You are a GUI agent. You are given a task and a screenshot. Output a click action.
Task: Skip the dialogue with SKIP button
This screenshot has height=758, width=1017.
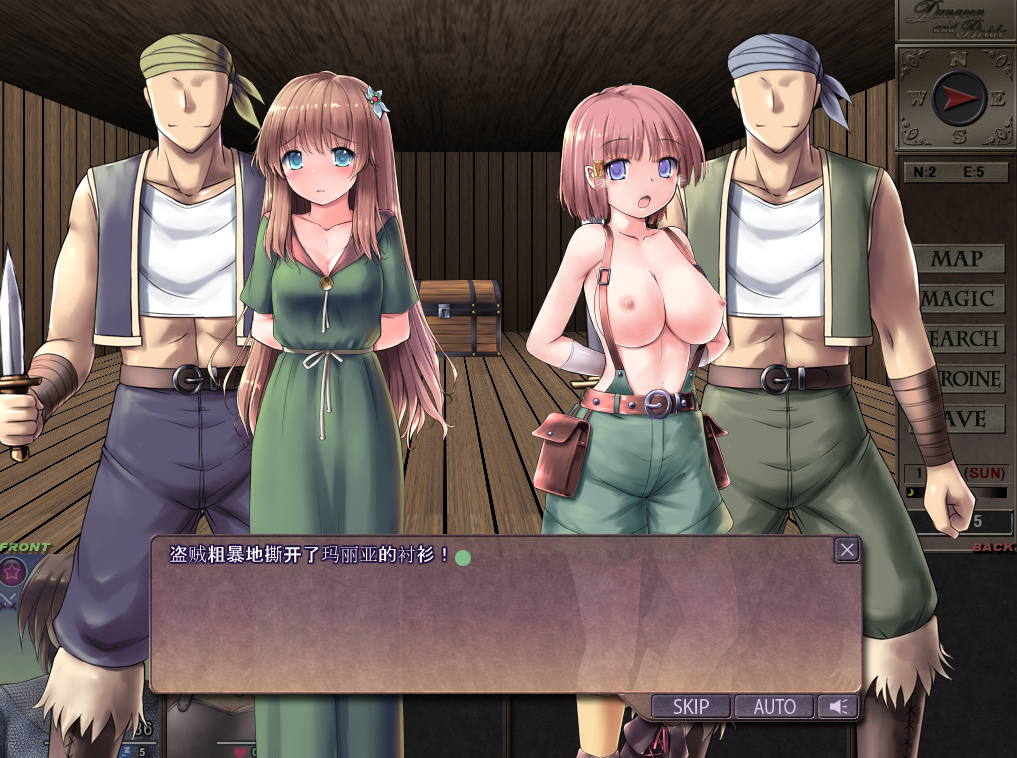[690, 707]
